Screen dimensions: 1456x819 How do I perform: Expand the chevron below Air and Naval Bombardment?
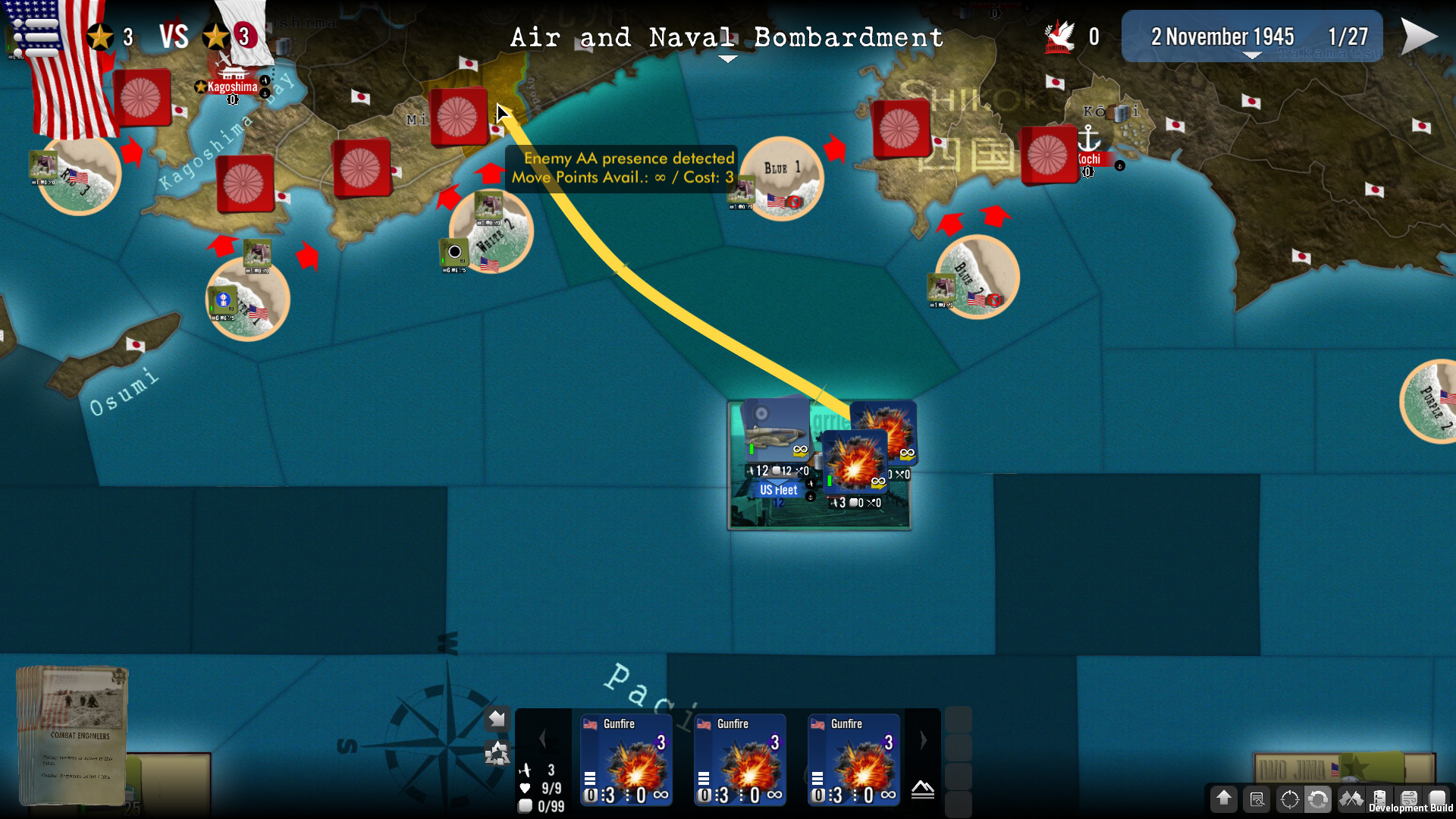[x=726, y=58]
